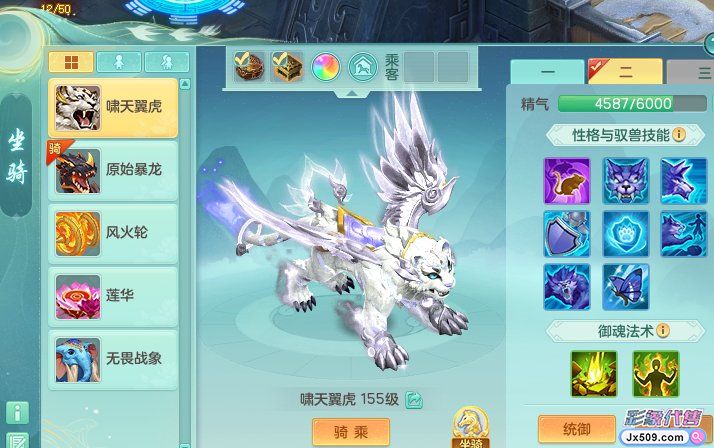
Task: Select the grid view filter tab
Action: 71,62
